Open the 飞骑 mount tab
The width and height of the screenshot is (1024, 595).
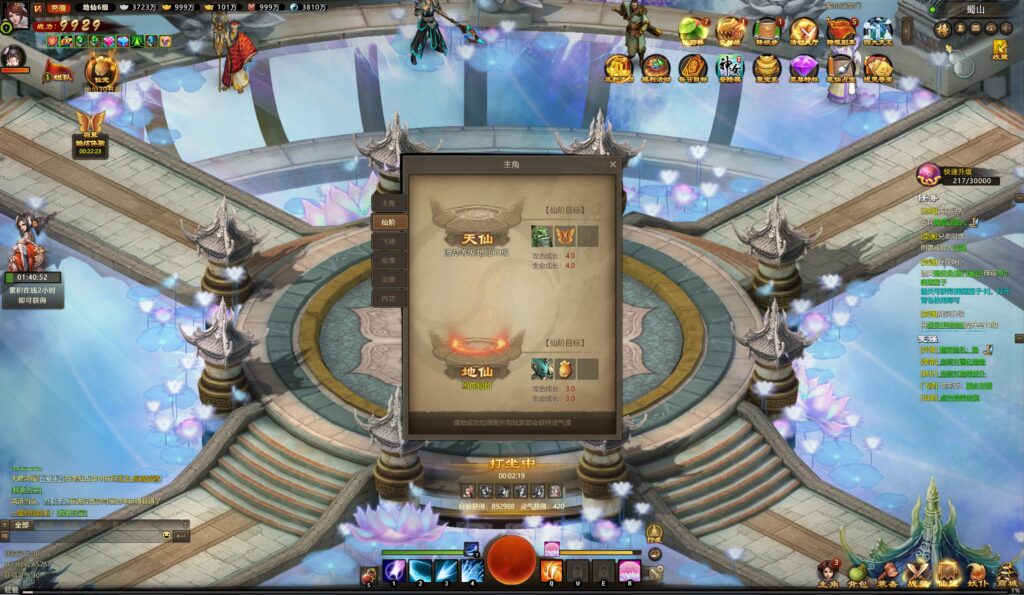coord(389,241)
